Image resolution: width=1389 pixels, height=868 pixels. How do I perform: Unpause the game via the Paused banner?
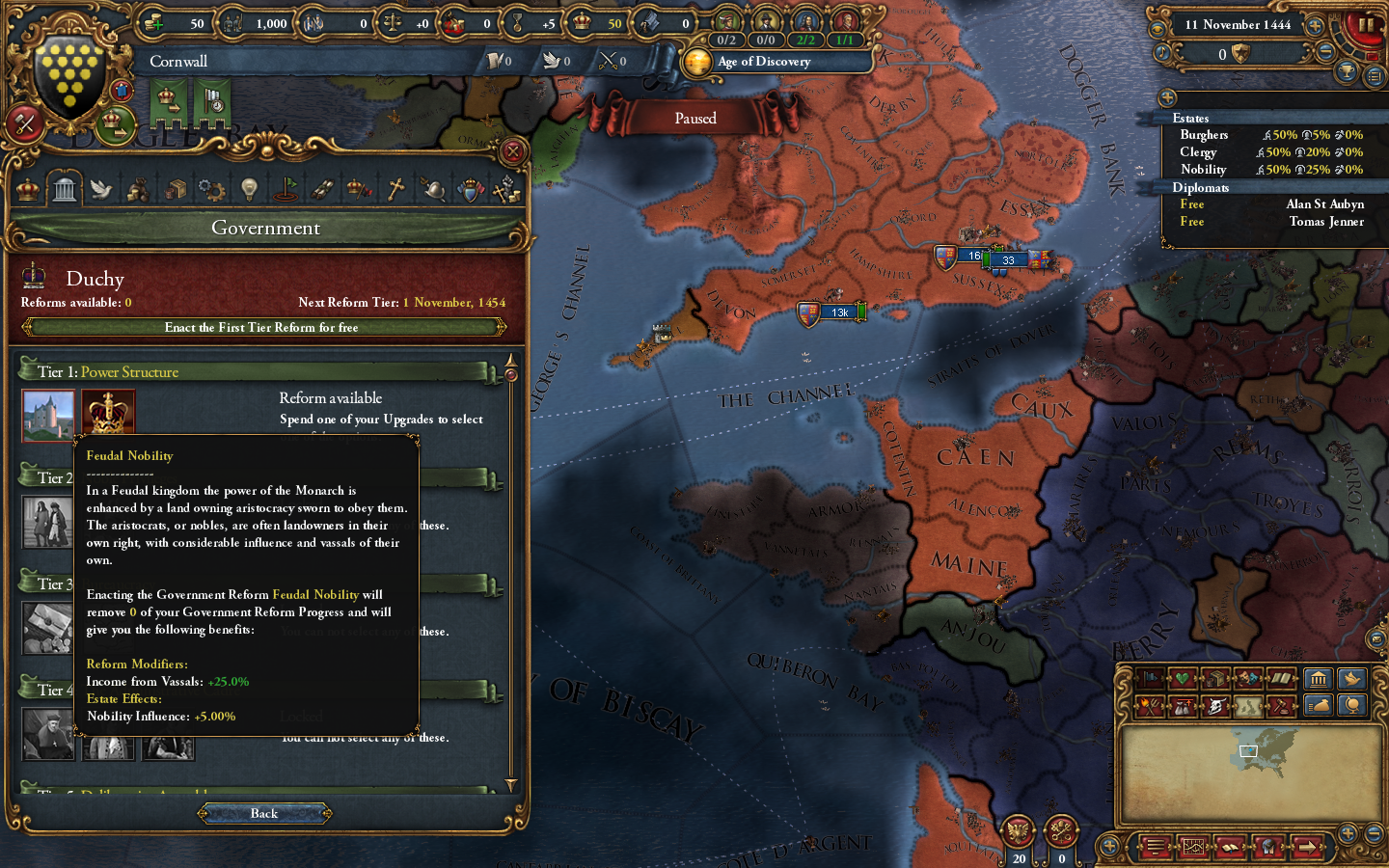pyautogui.click(x=695, y=118)
